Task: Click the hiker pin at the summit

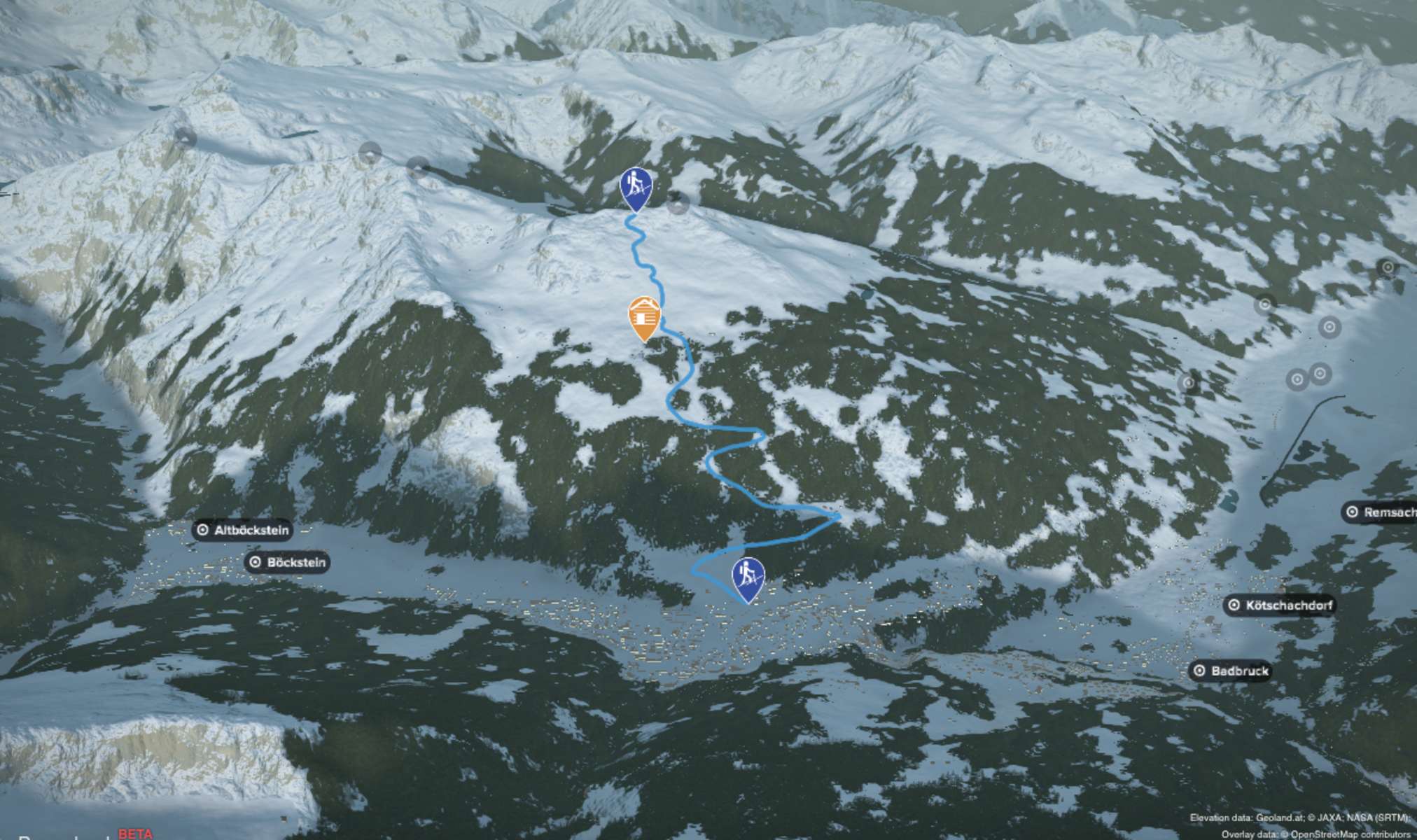Action: coord(636,188)
